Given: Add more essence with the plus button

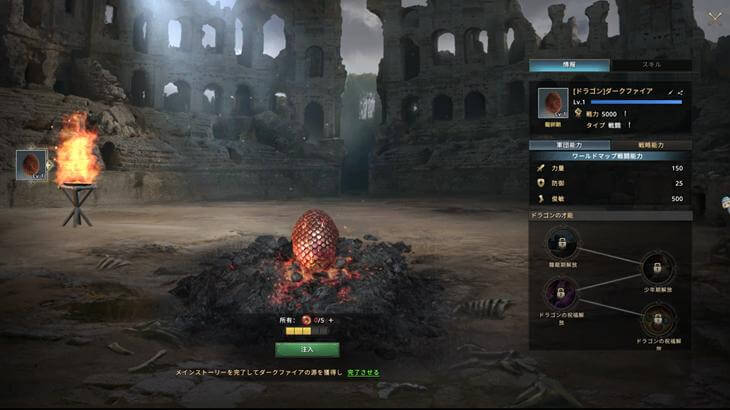Looking at the screenshot, I should tap(331, 320).
